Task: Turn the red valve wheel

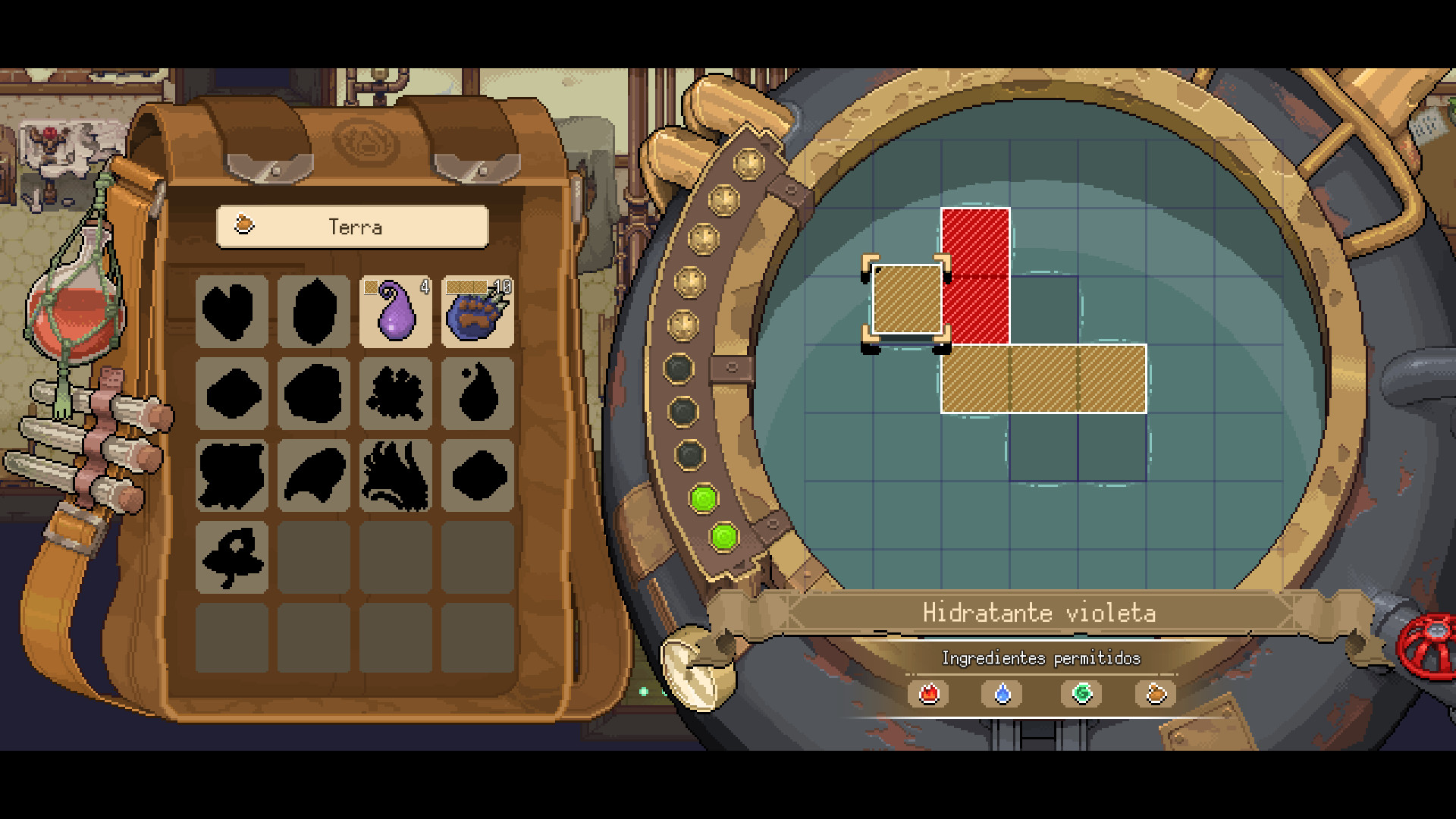Action: tap(1429, 647)
